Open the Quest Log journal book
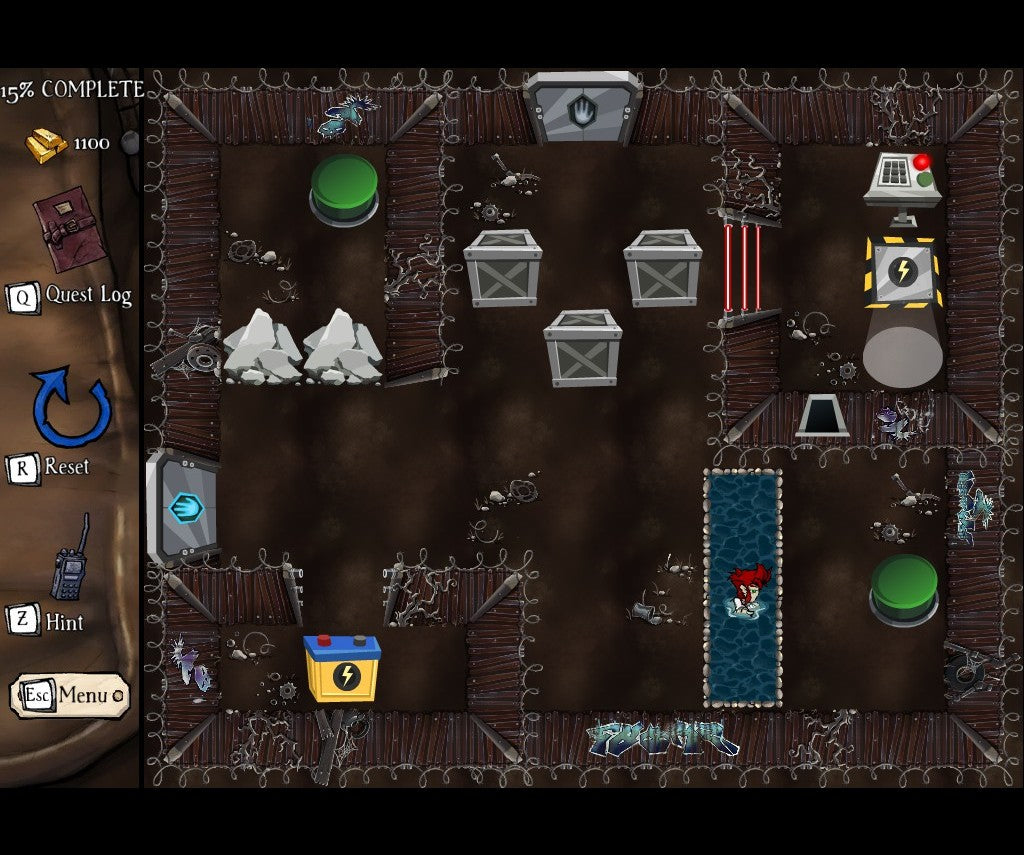The image size is (1024, 855). 68,229
